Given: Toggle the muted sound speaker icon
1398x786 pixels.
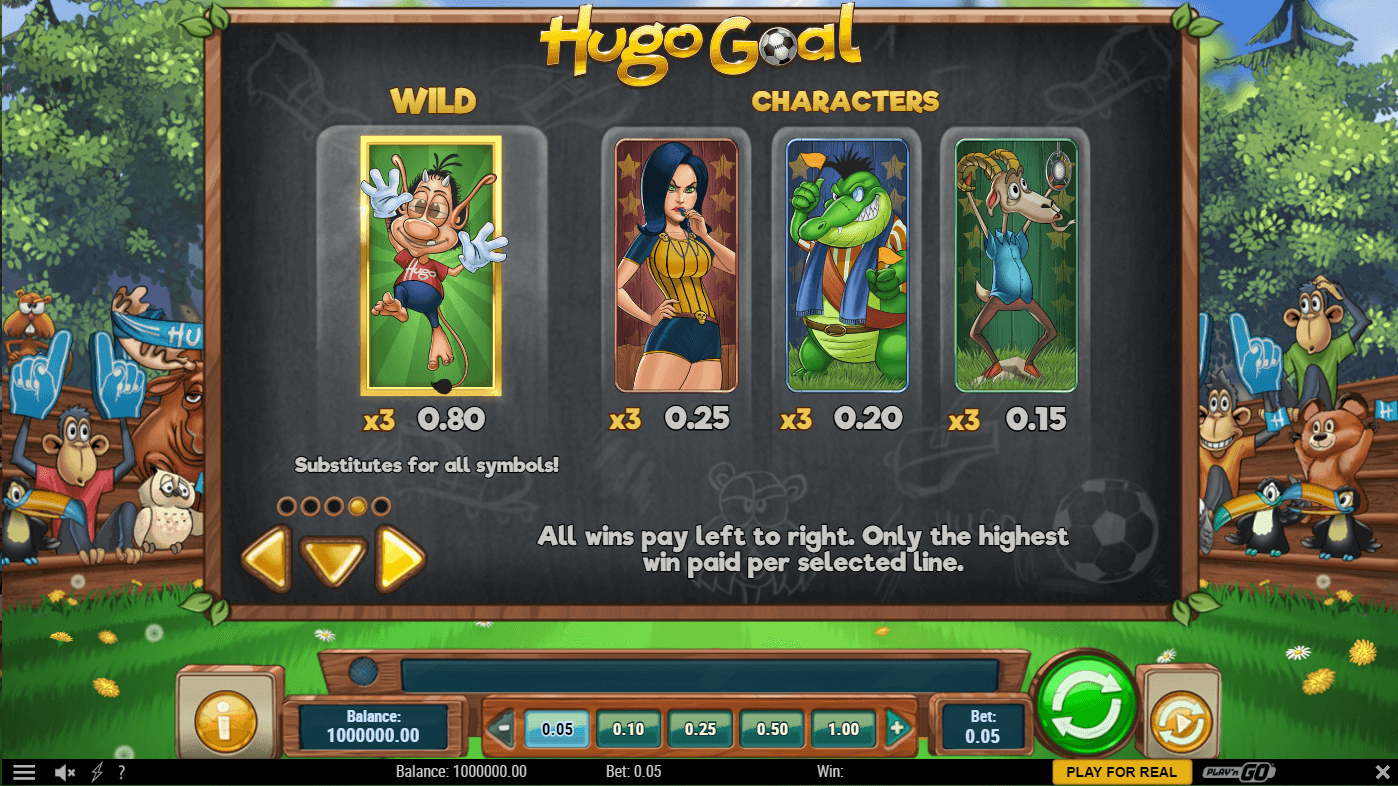Looking at the screenshot, I should tap(66, 772).
